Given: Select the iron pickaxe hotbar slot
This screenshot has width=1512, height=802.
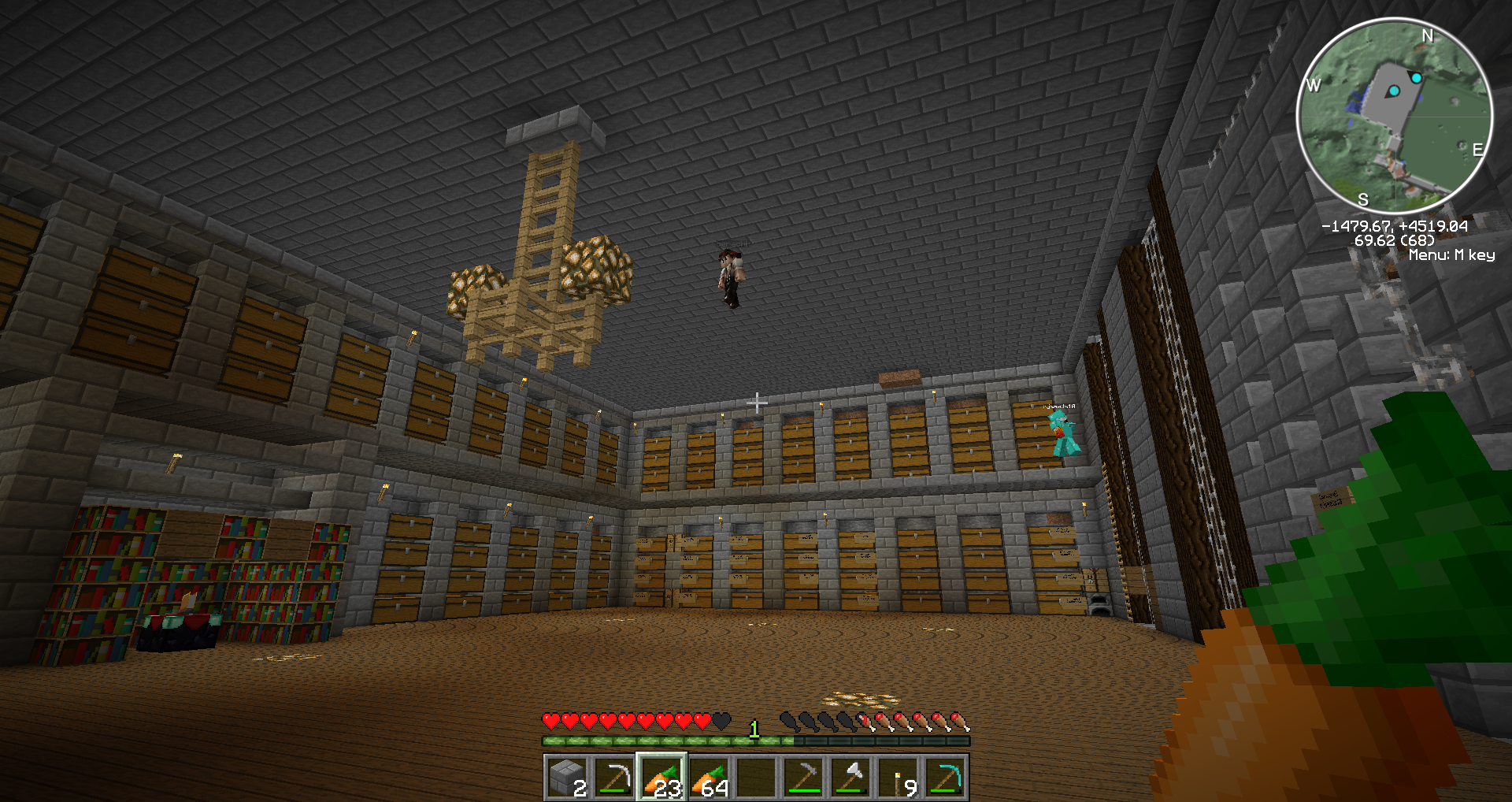Looking at the screenshot, I should tap(614, 778).
